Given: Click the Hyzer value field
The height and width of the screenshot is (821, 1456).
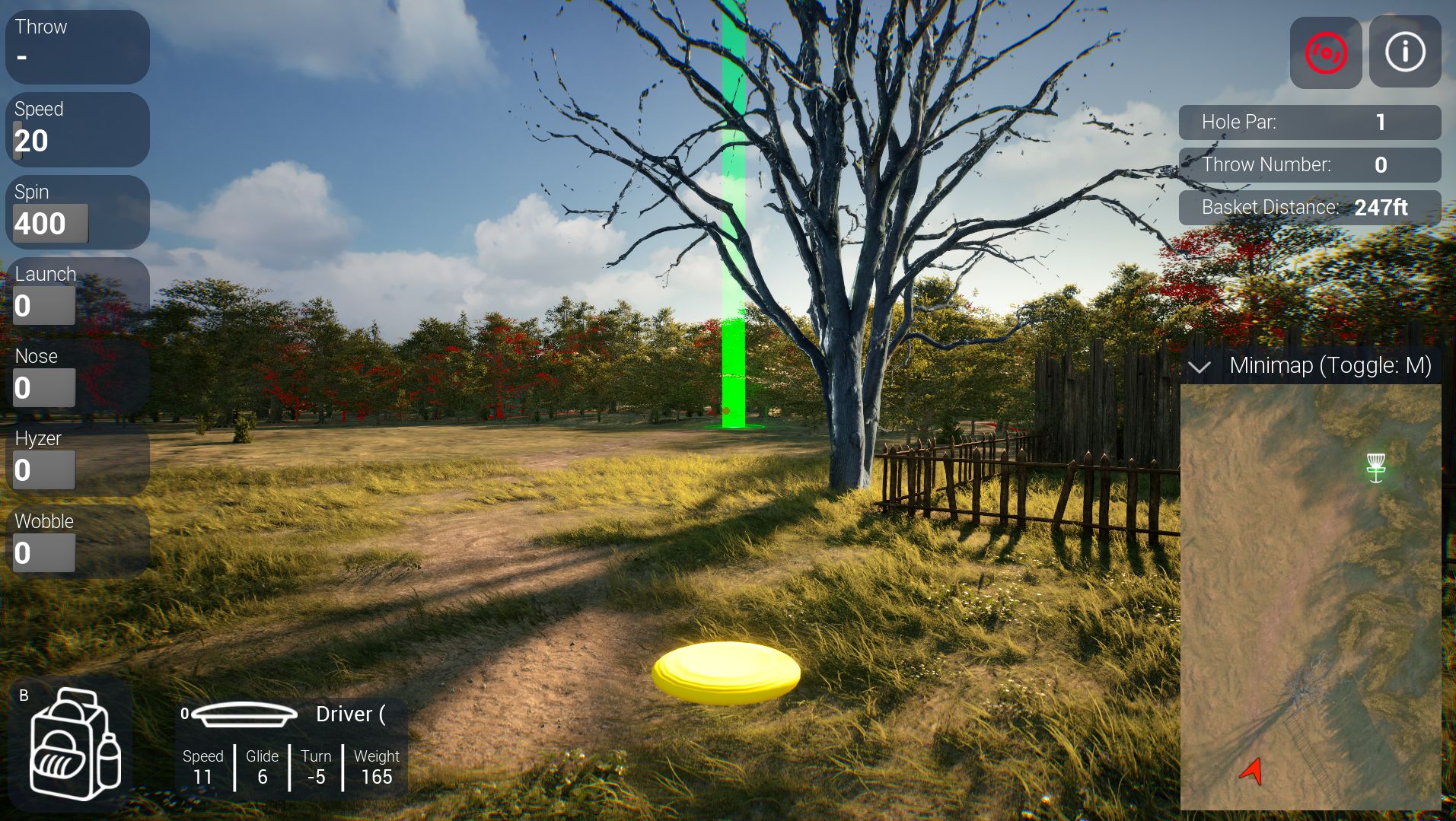Looking at the screenshot, I should [x=43, y=469].
